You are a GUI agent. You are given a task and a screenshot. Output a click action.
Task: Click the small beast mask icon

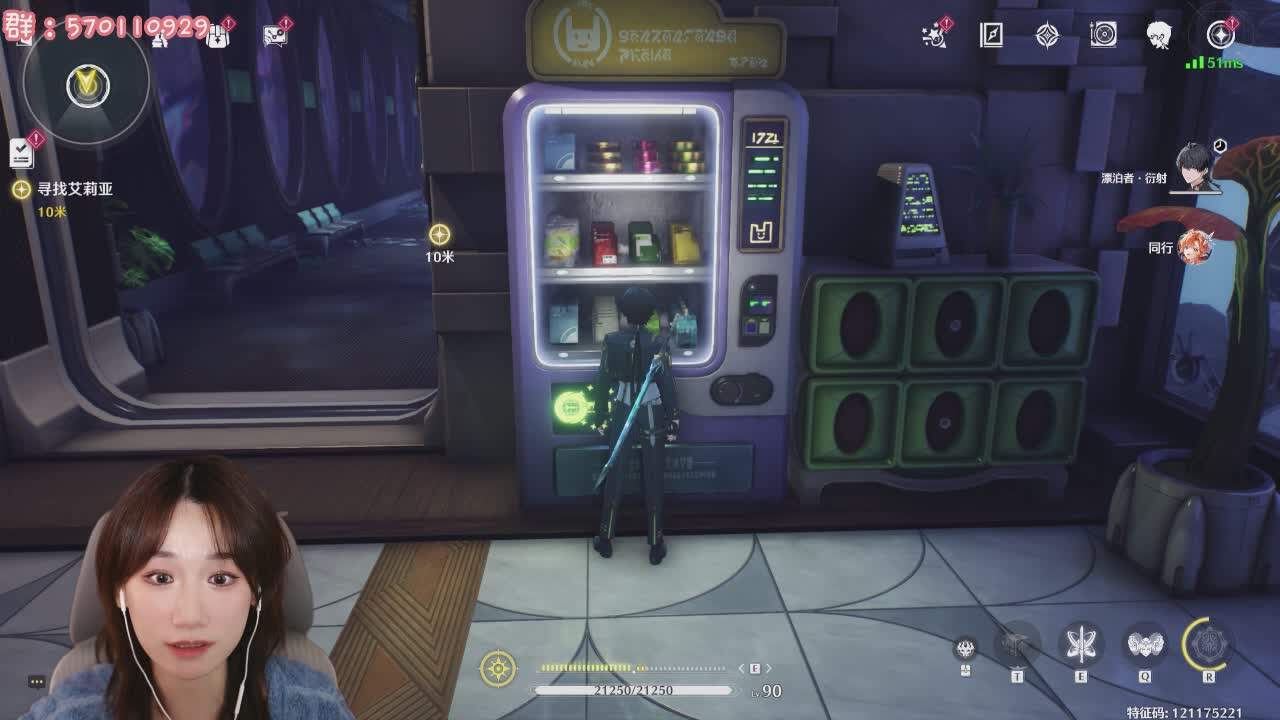point(965,648)
